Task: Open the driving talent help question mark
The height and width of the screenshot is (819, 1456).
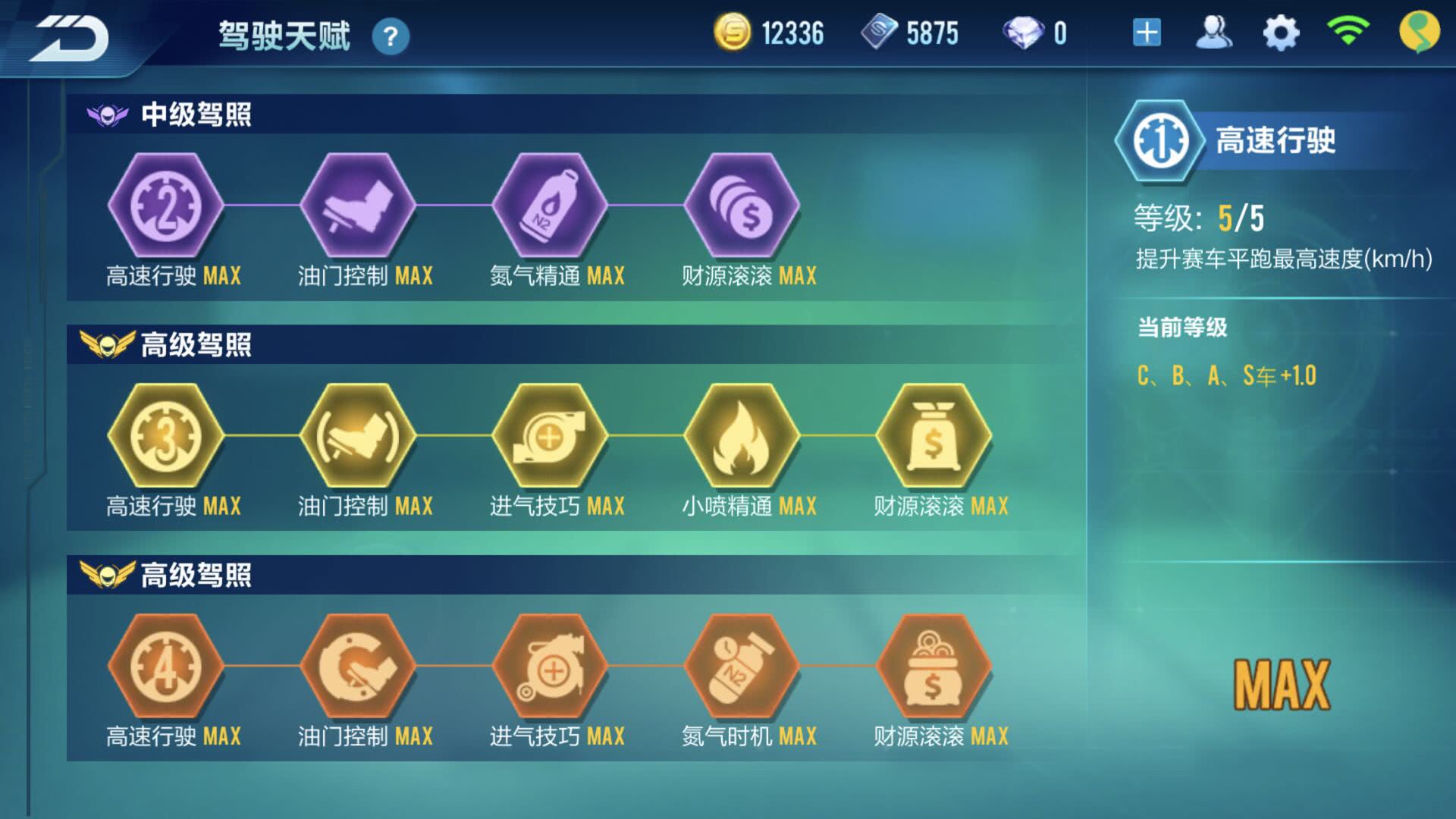Action: (391, 36)
